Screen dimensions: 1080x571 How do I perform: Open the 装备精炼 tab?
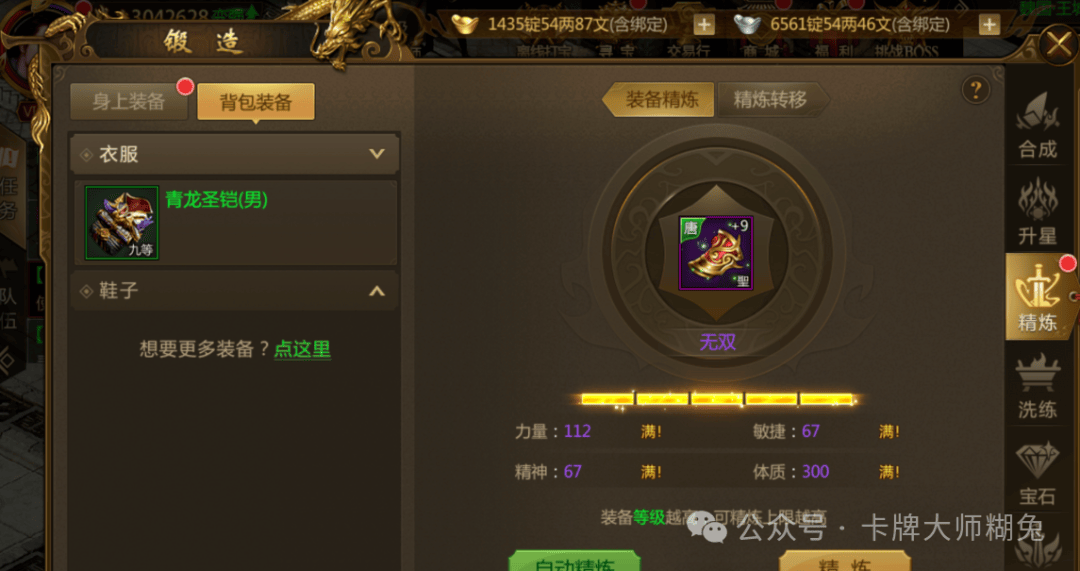(x=661, y=99)
